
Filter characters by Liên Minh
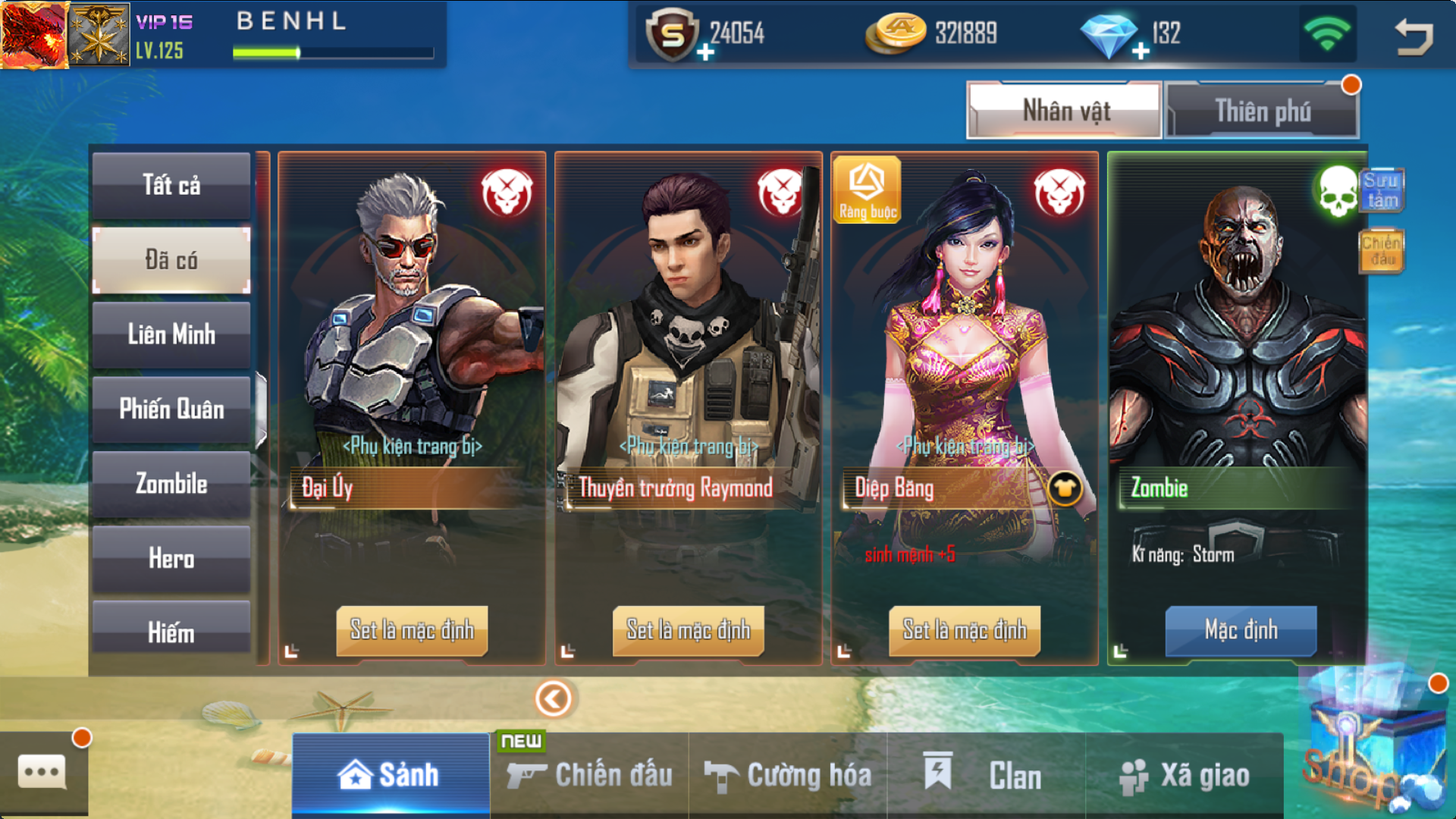click(171, 334)
